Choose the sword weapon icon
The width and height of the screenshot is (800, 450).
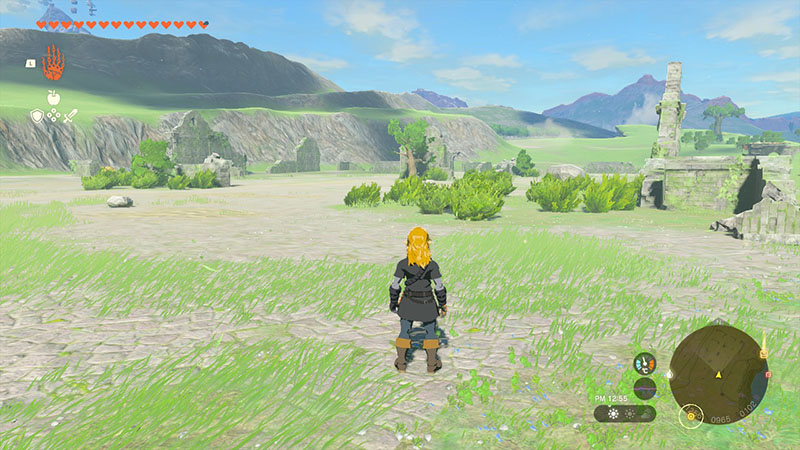pos(71,116)
